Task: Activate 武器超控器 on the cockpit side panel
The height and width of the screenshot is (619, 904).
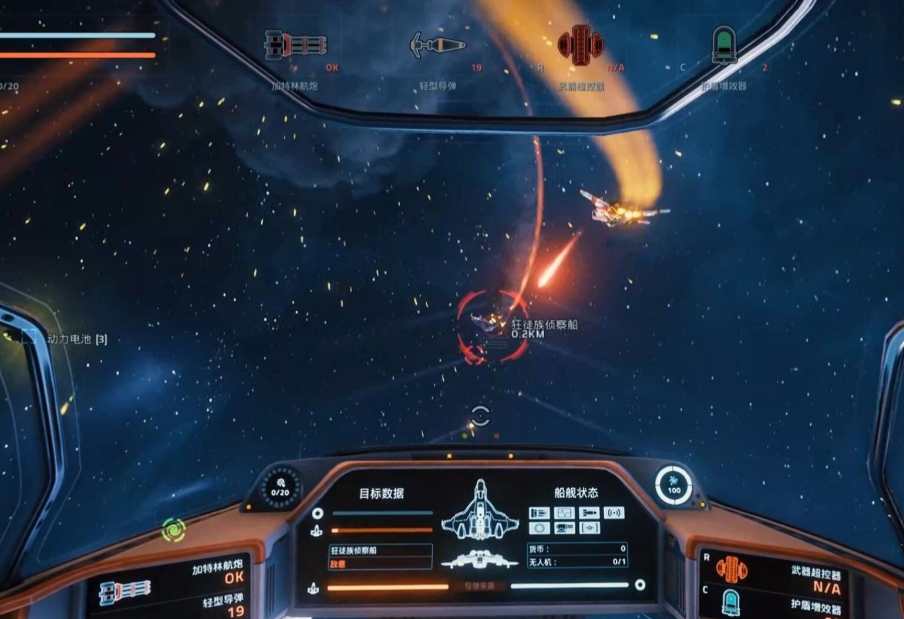Action: [x=731, y=571]
